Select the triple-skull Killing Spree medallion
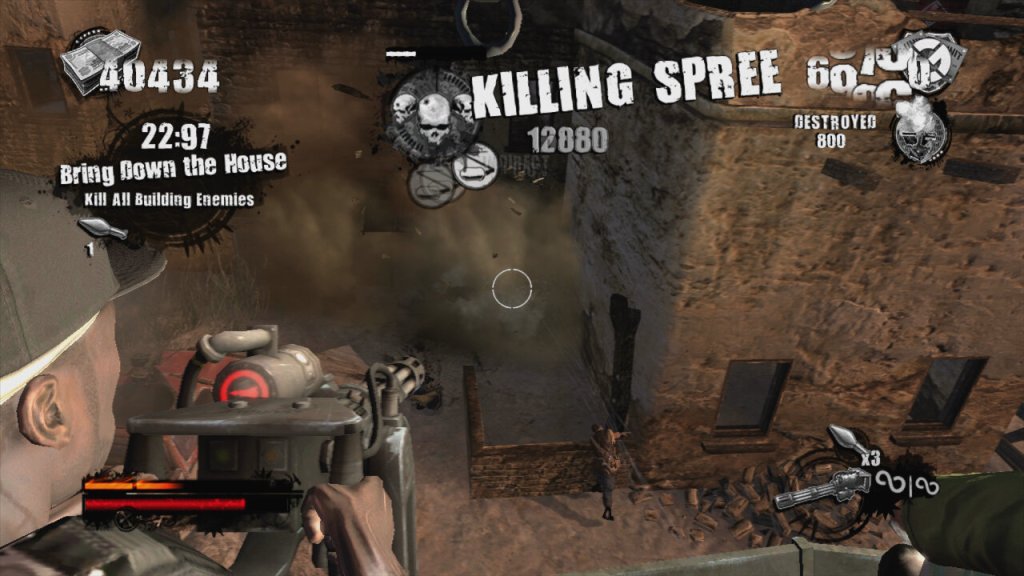 tap(431, 113)
